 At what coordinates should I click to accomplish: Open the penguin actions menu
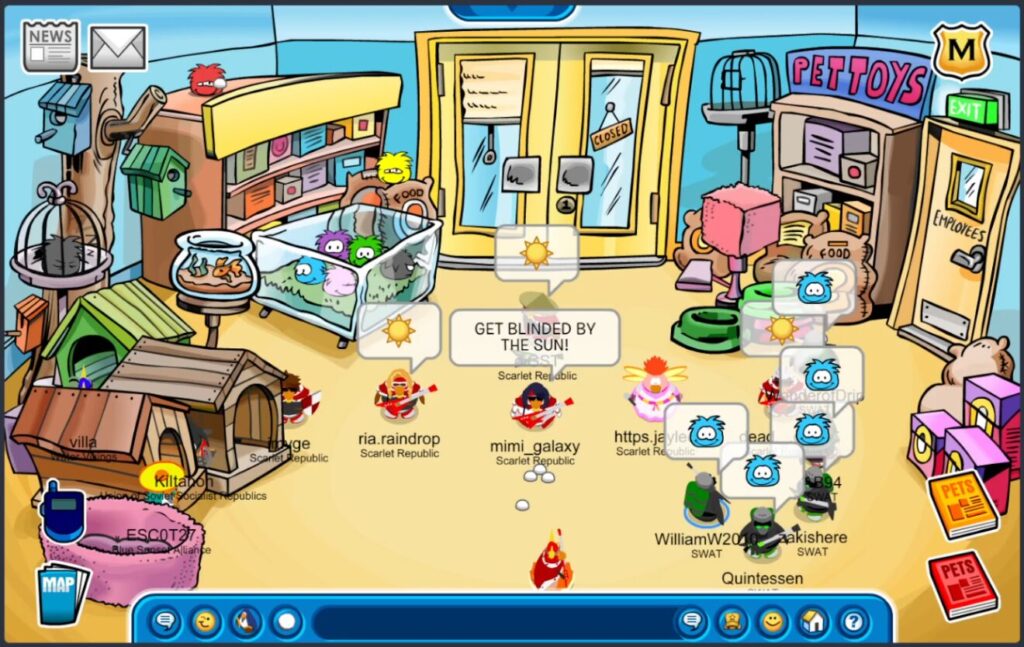point(246,622)
